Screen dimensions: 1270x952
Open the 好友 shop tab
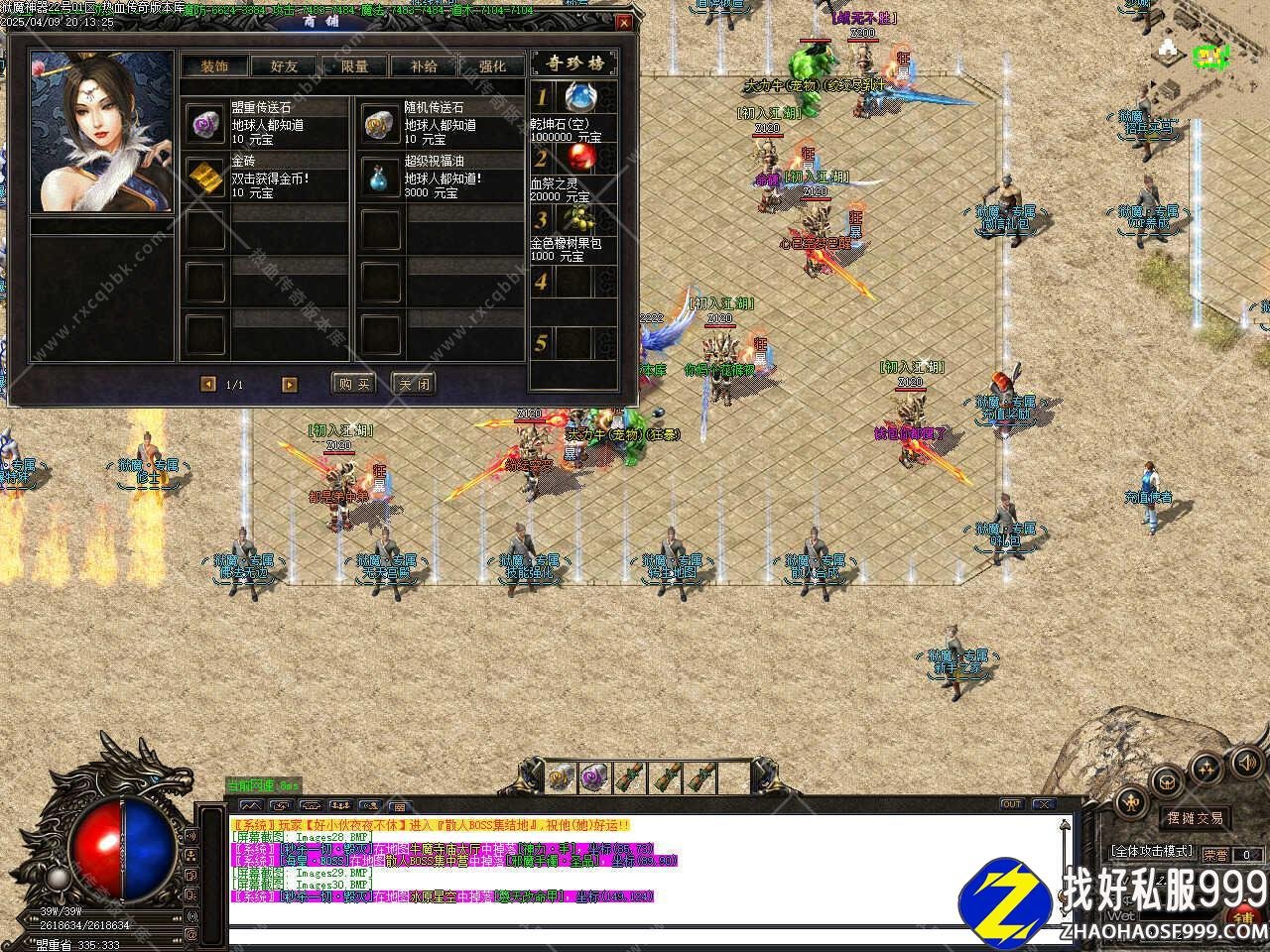coord(284,66)
